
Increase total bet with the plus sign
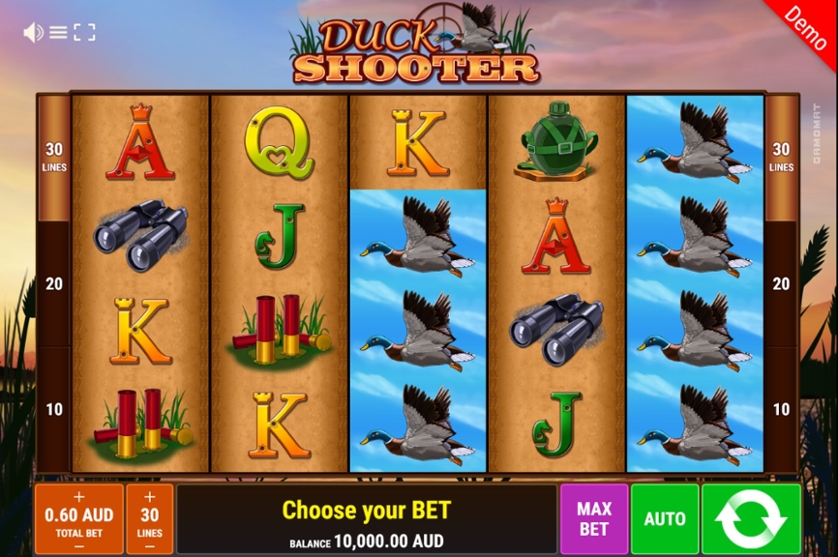tap(79, 496)
